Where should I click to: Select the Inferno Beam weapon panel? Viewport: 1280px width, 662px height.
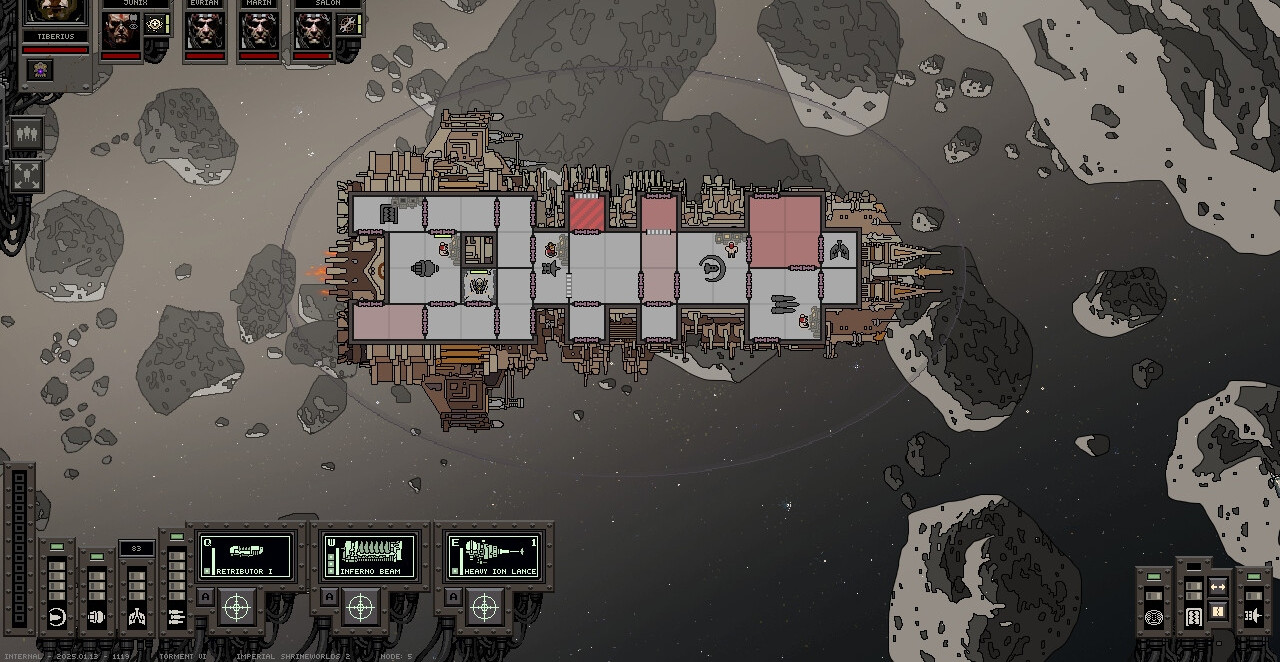[x=369, y=555]
